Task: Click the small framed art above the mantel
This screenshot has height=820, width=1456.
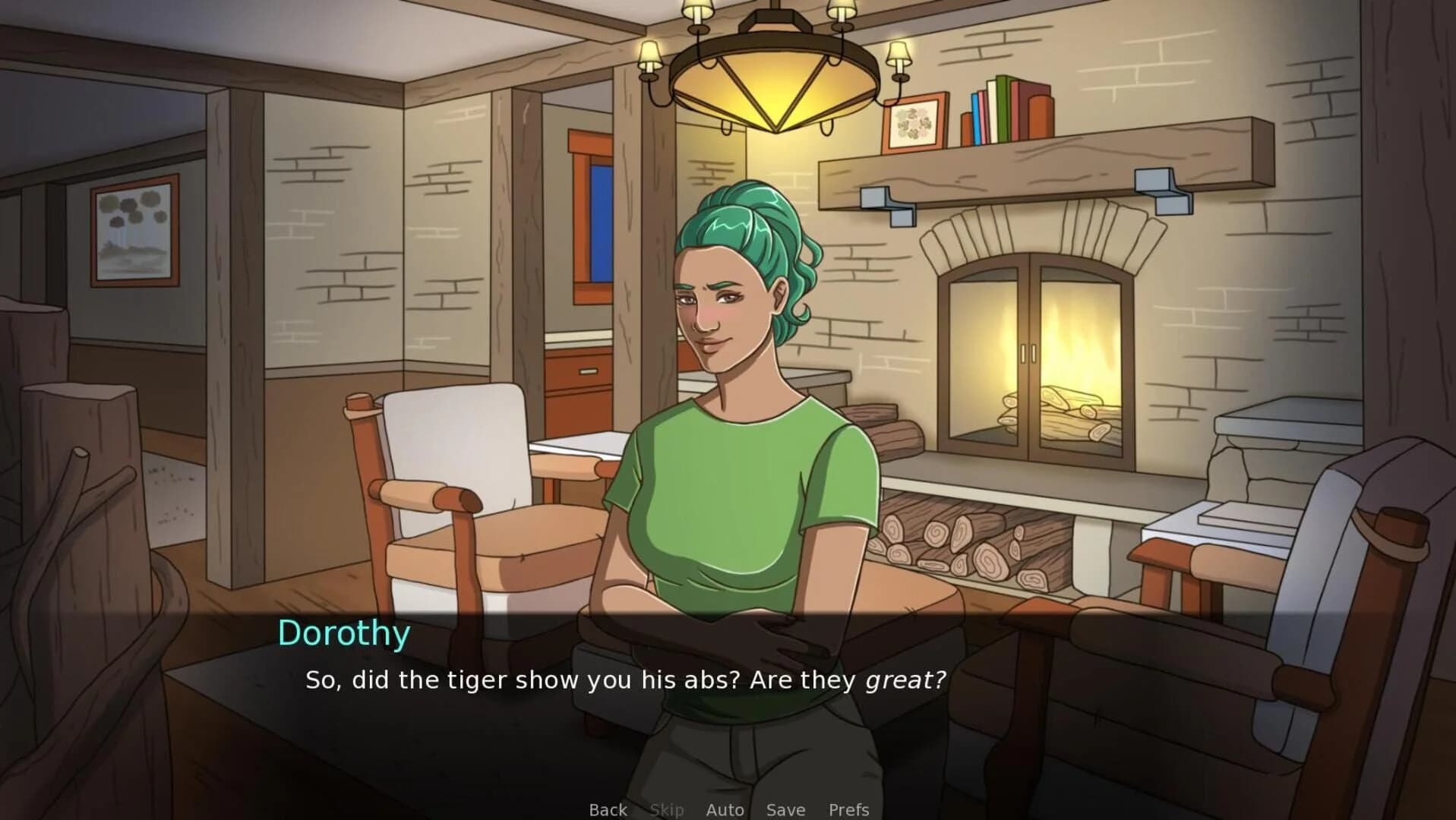Action: 914,121
